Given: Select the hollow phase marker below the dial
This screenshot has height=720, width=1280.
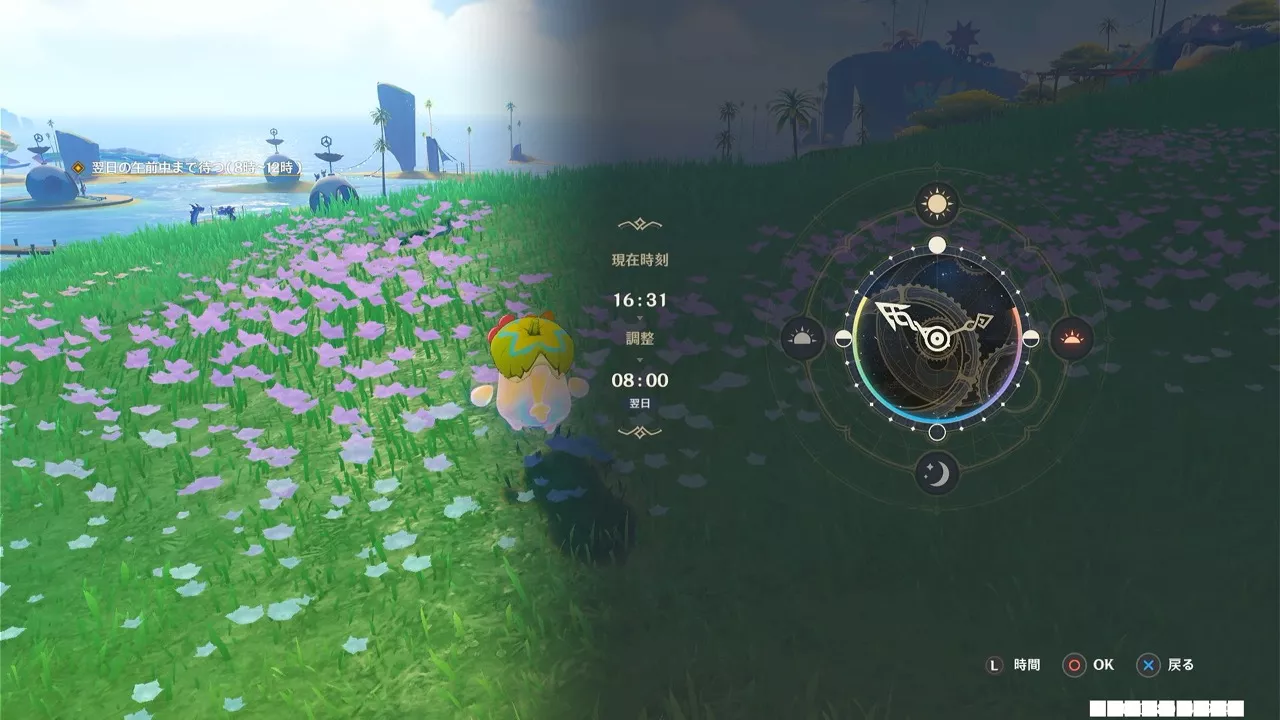Looking at the screenshot, I should coord(936,434).
